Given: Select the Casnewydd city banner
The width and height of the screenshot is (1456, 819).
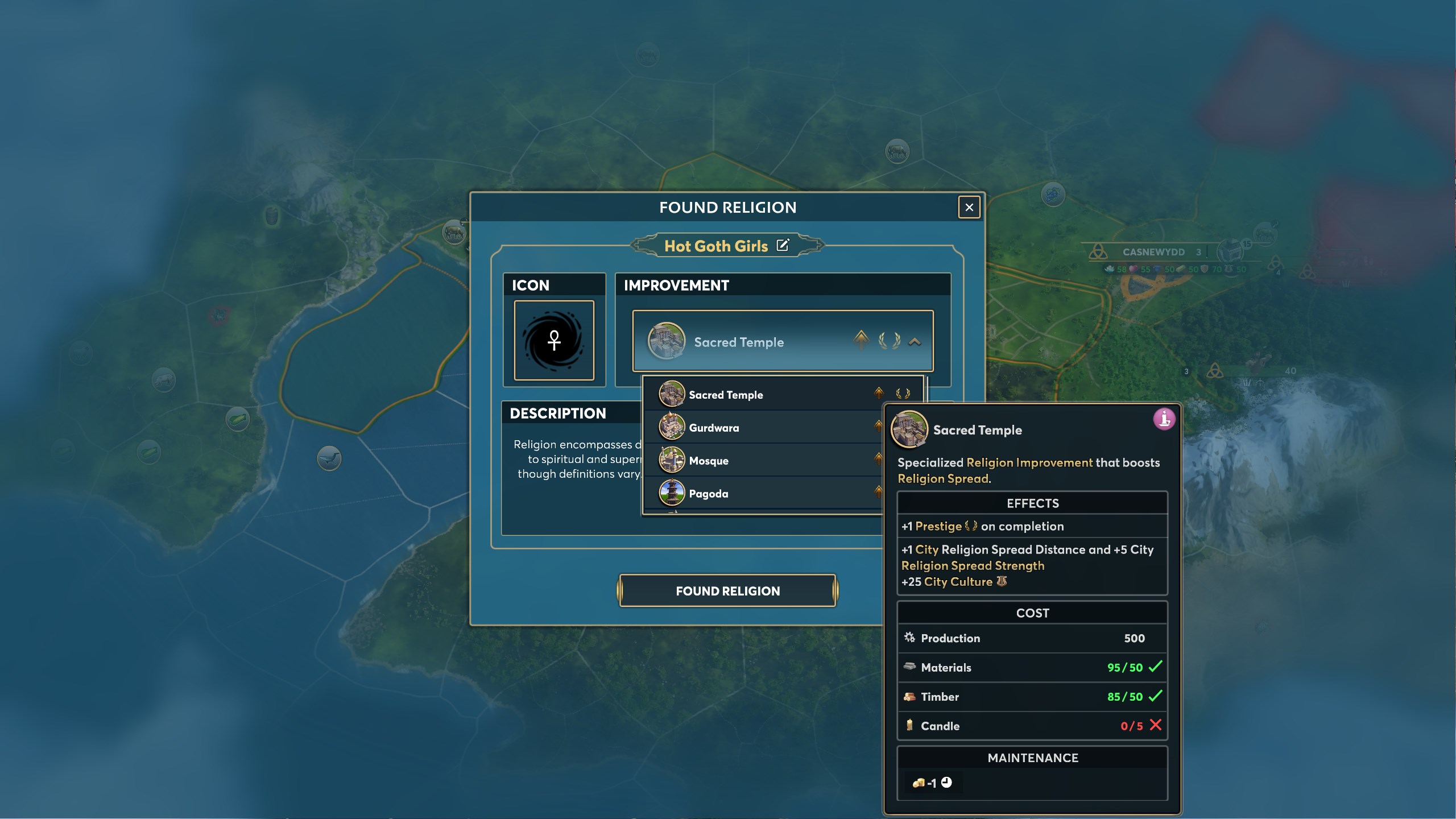Looking at the screenshot, I should click(1153, 252).
